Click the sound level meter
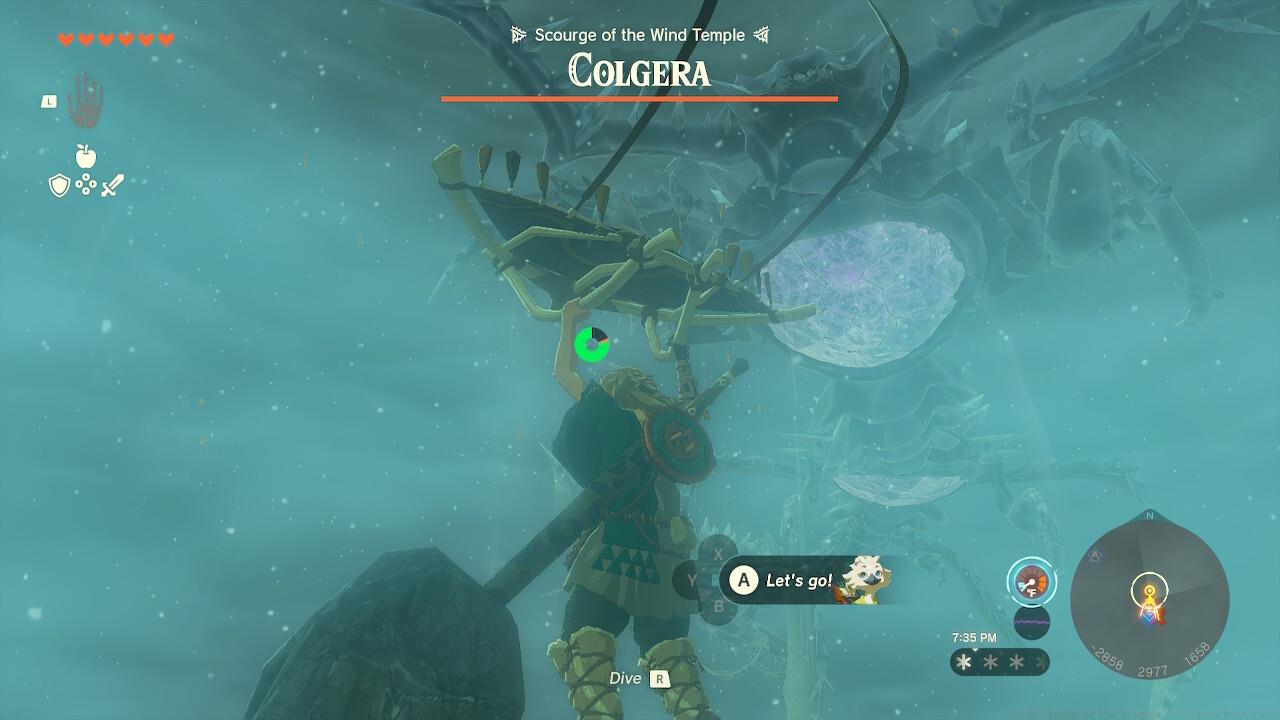This screenshot has height=720, width=1280. pos(1031,622)
